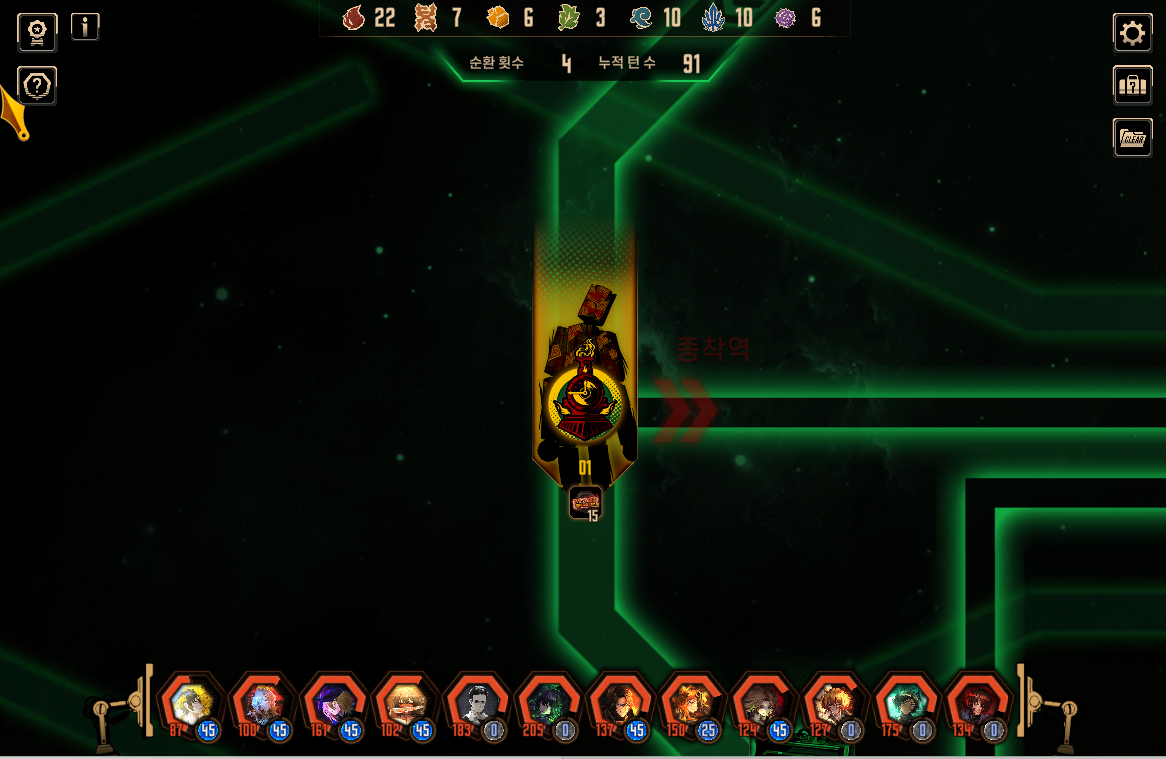Click the small node icon labeled 15

click(x=585, y=502)
